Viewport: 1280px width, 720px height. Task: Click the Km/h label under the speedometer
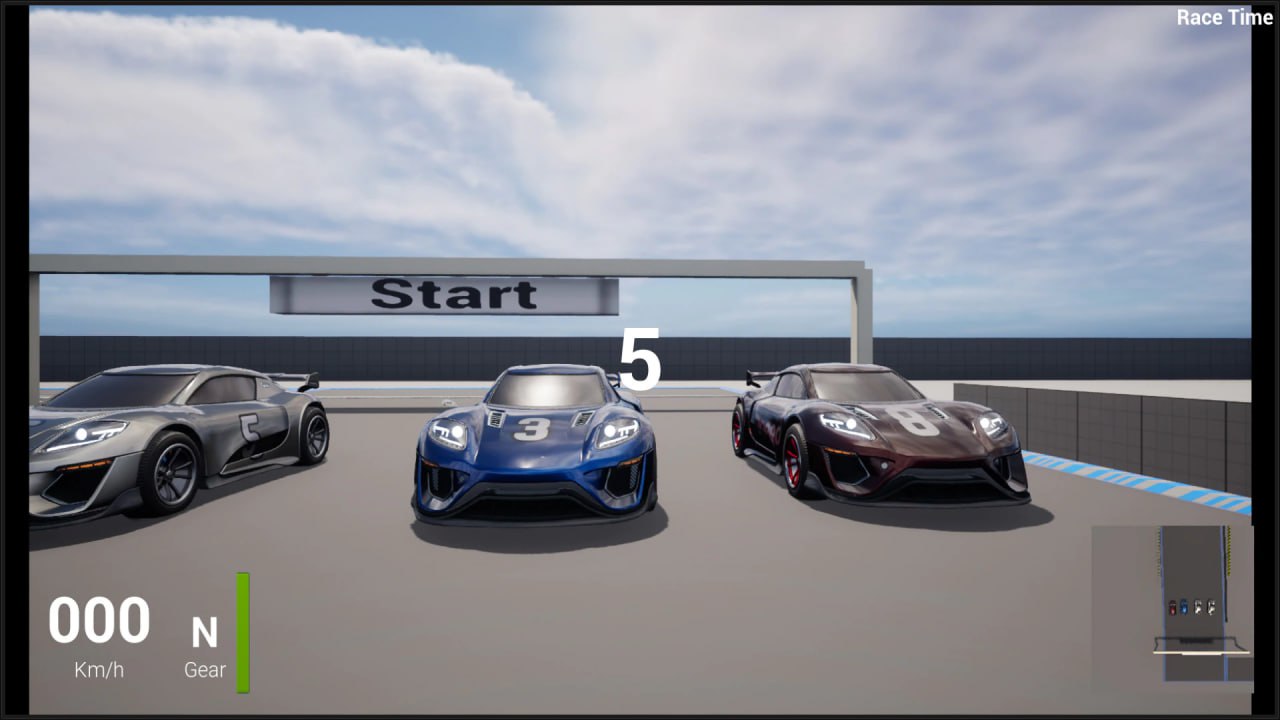pos(96,670)
